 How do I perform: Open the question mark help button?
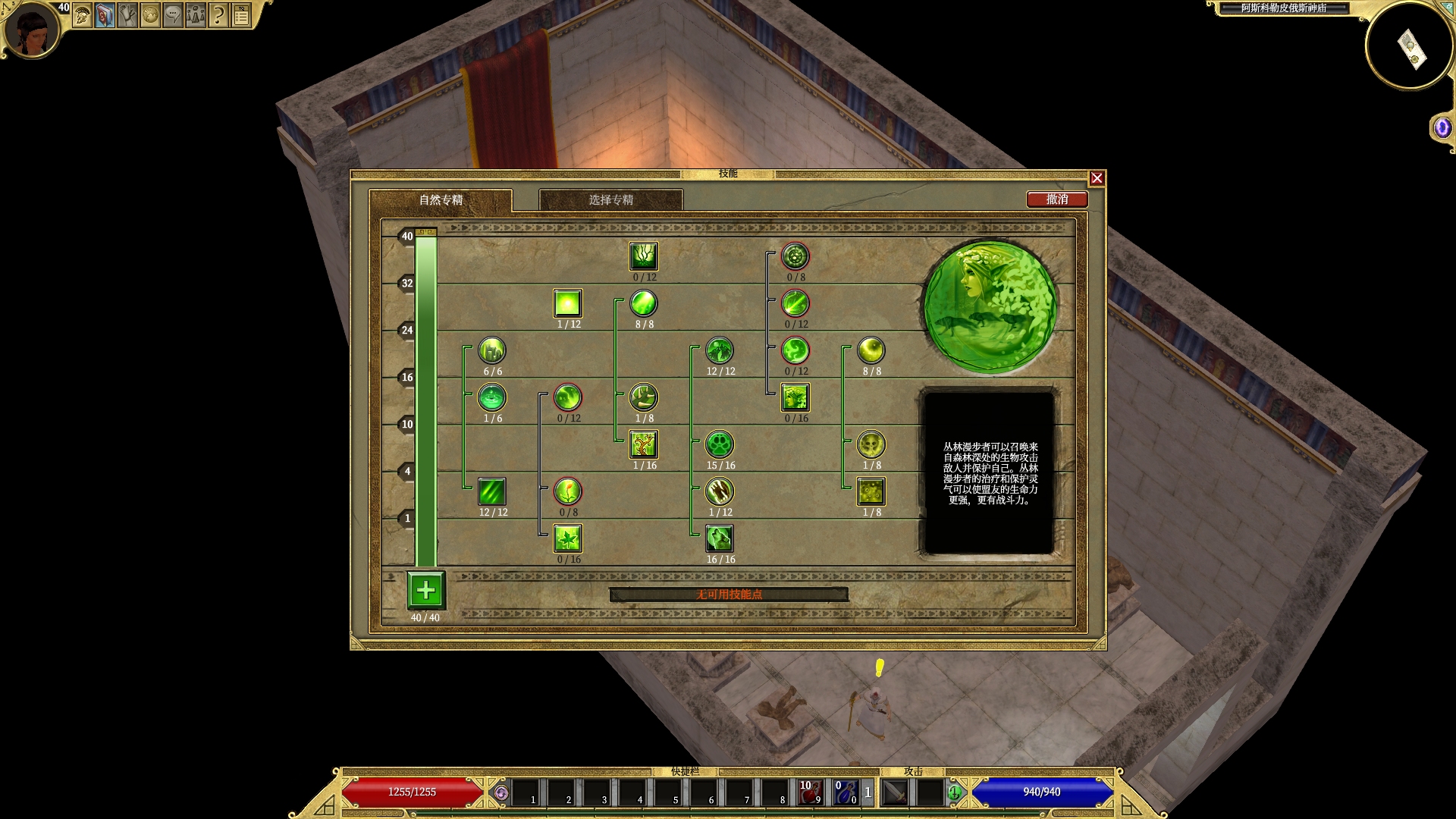click(218, 15)
